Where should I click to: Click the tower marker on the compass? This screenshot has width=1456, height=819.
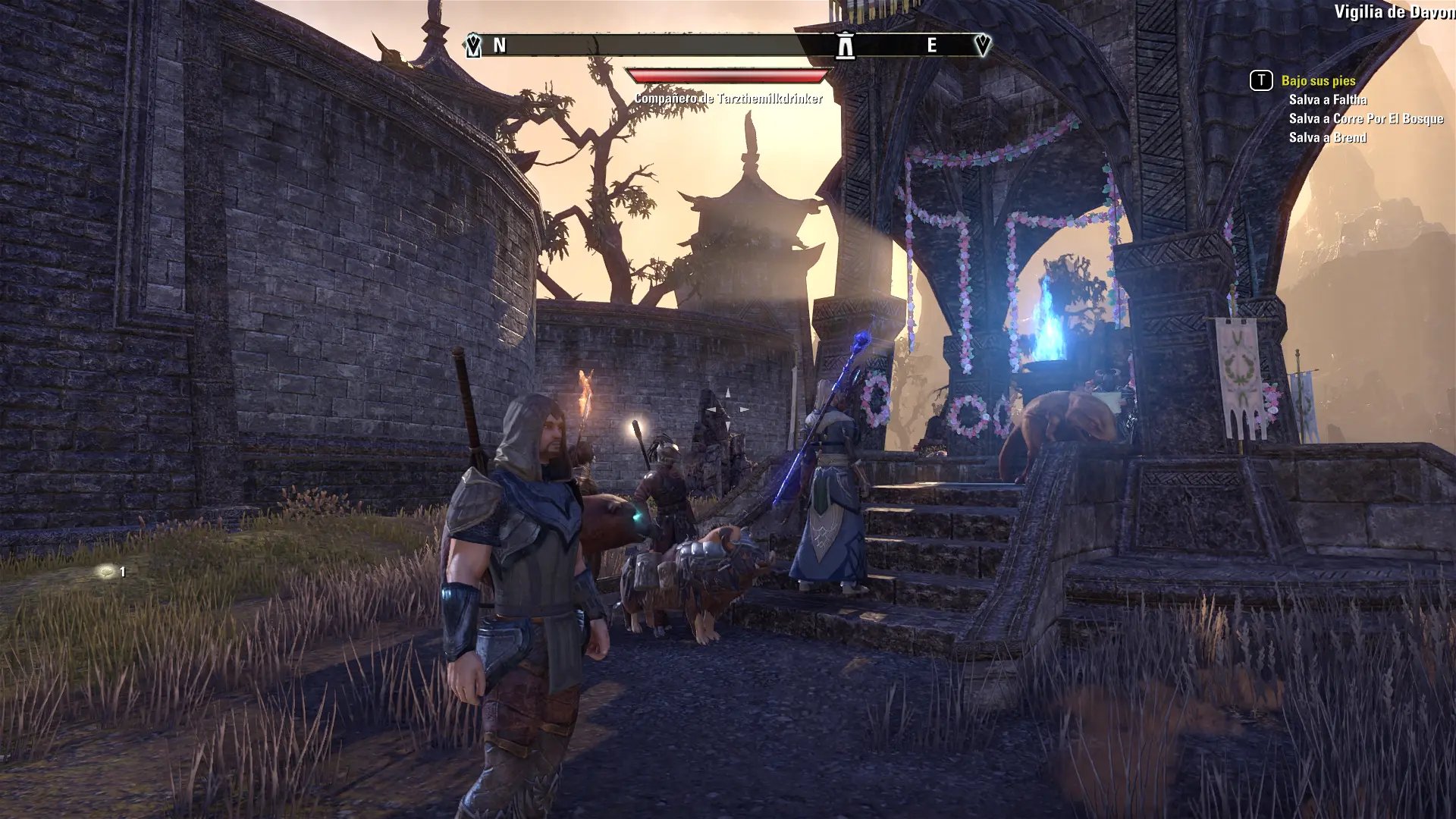click(x=845, y=45)
